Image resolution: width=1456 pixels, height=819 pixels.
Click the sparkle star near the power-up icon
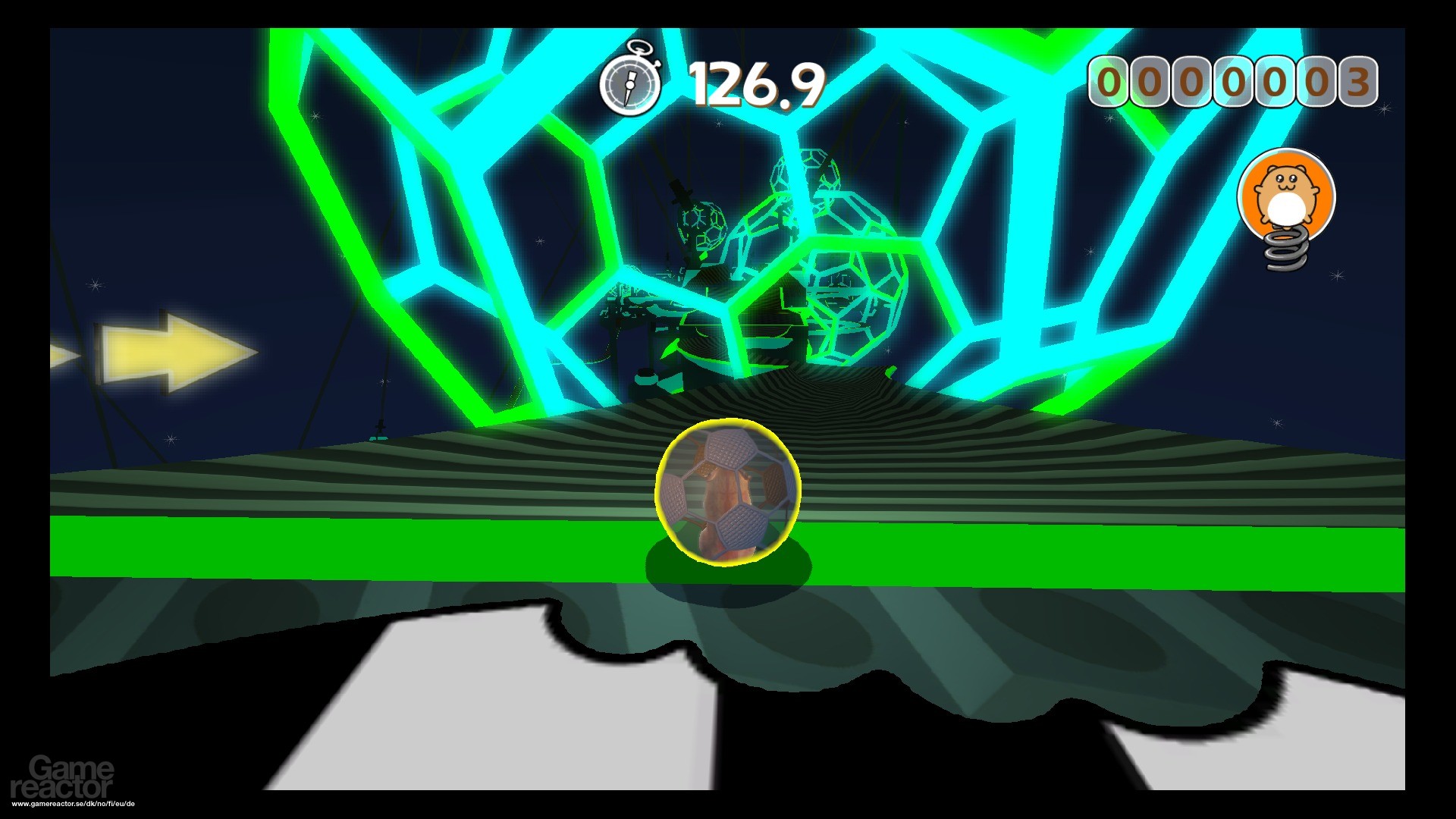(x=1338, y=275)
